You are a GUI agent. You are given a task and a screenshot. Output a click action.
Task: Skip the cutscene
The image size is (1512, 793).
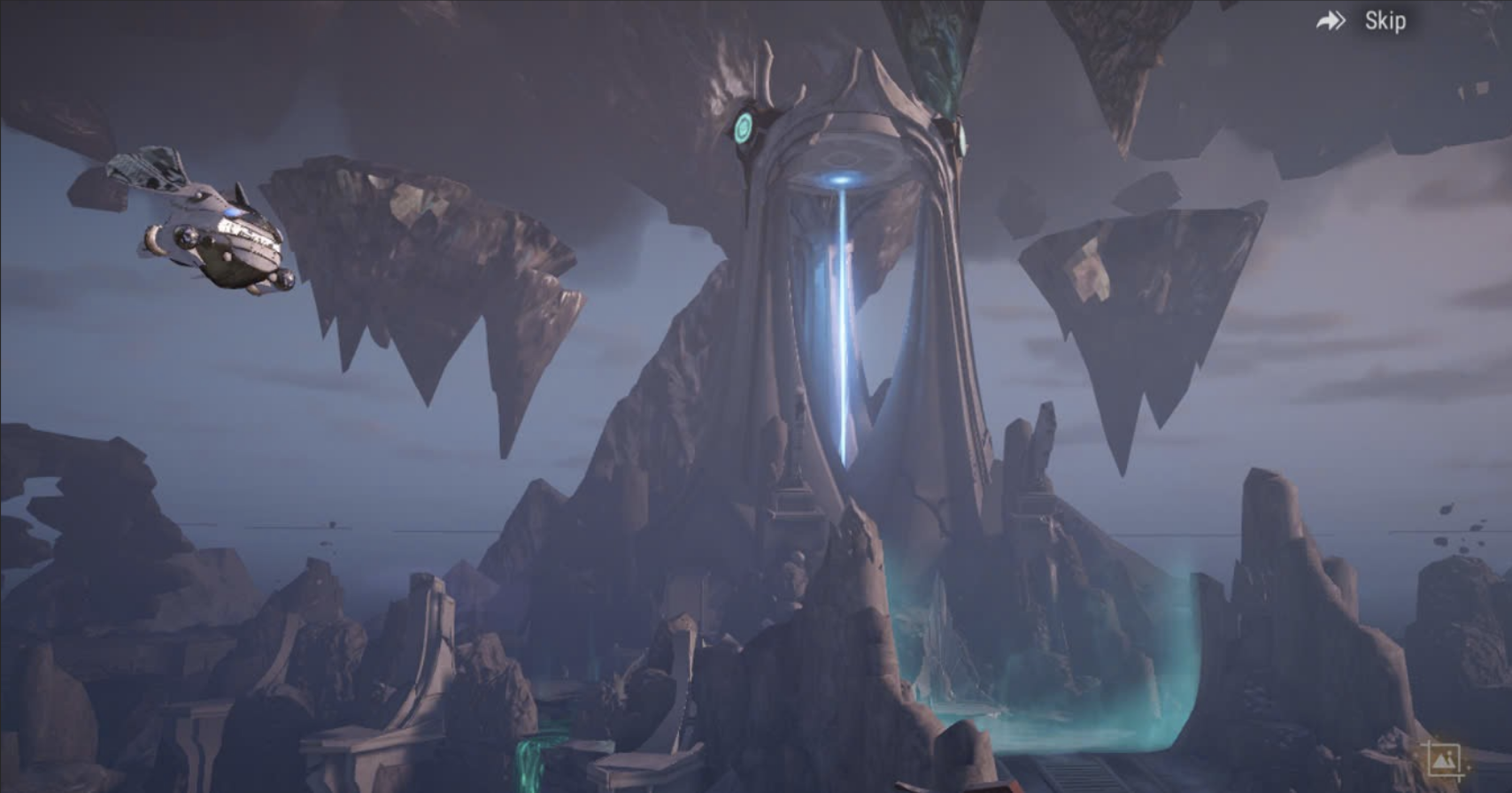[1363, 21]
